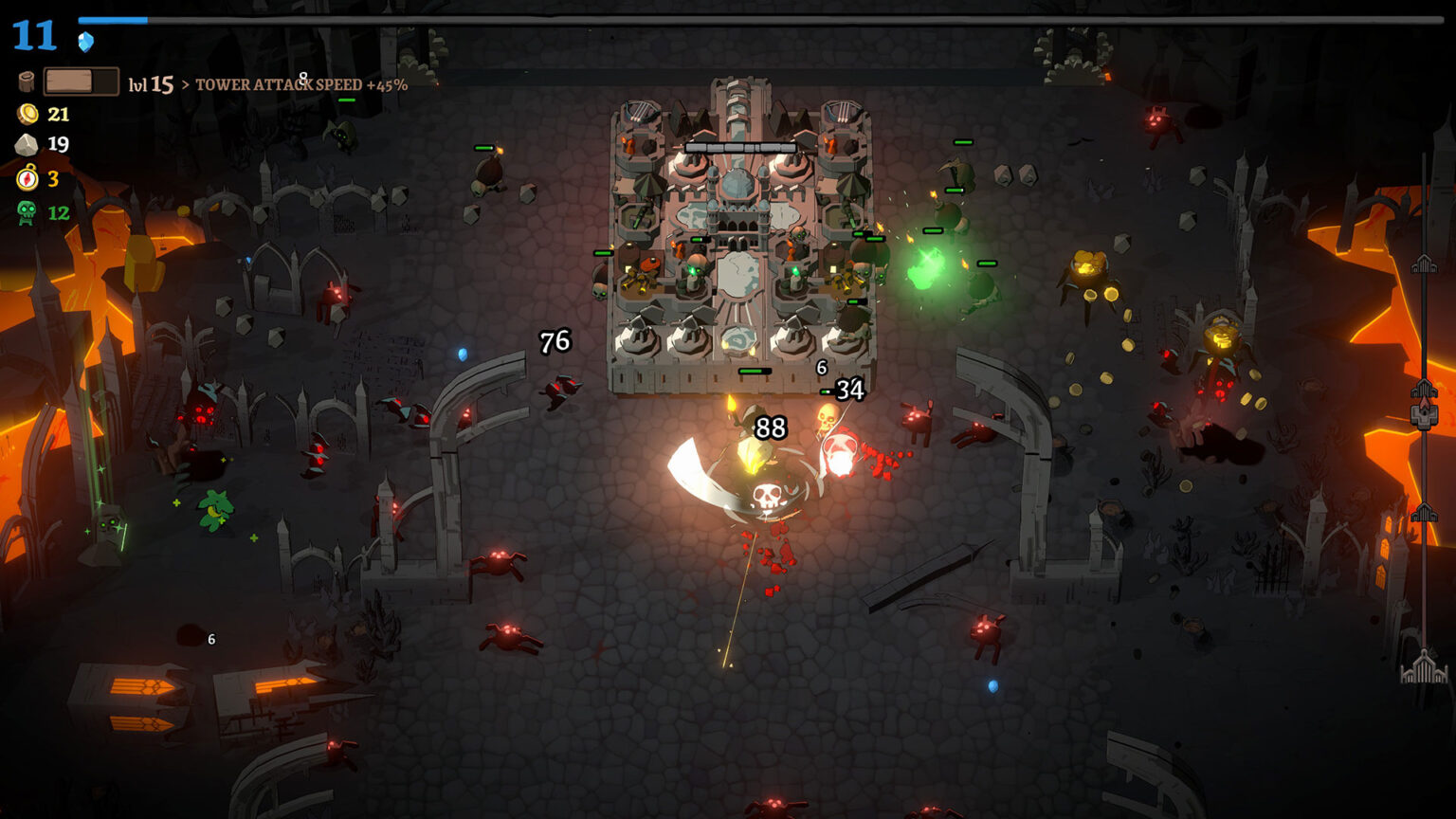
Task: Click the fortress health bar
Action: coord(740,147)
